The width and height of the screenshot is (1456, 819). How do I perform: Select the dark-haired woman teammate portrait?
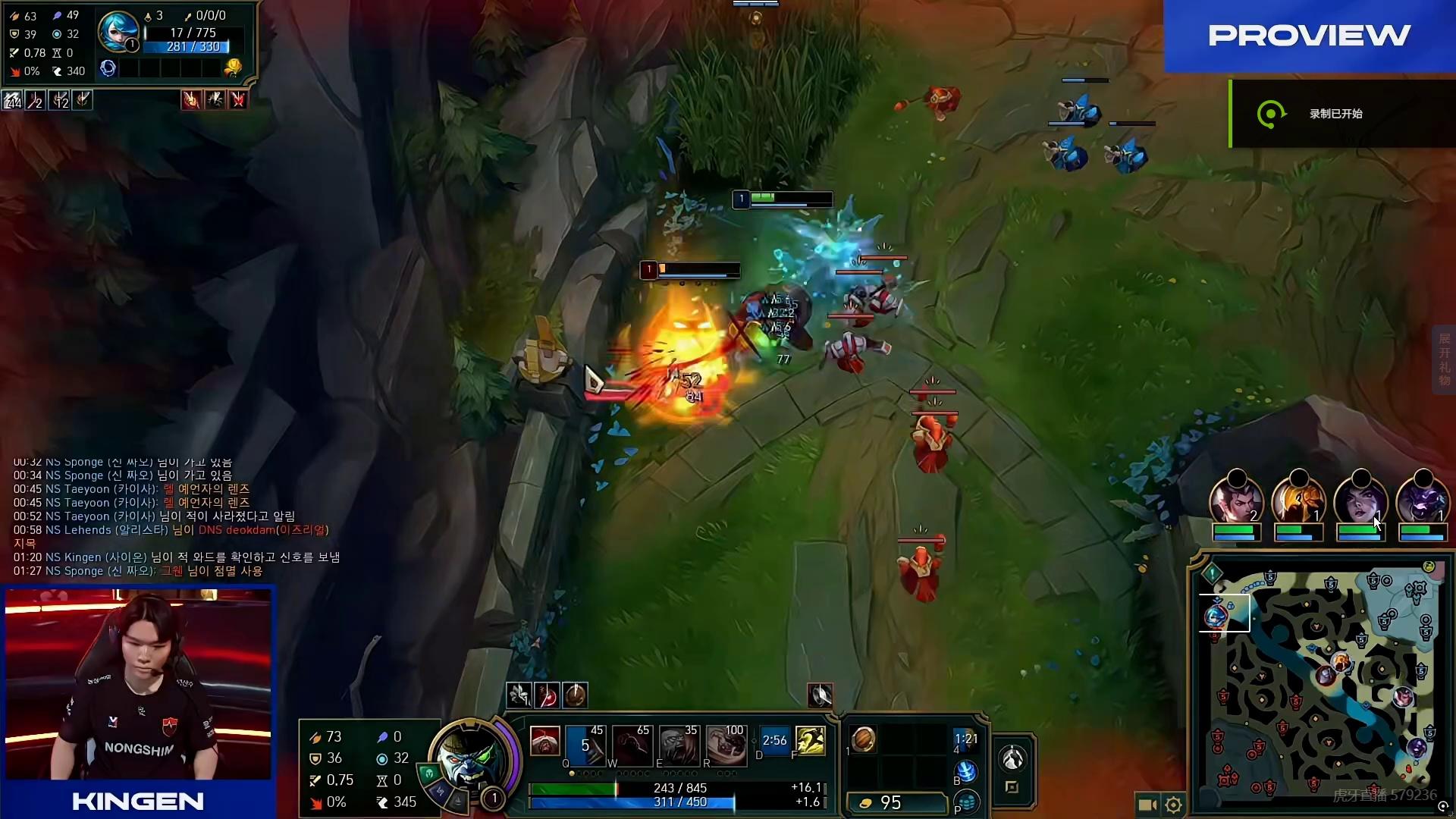[x=1360, y=502]
